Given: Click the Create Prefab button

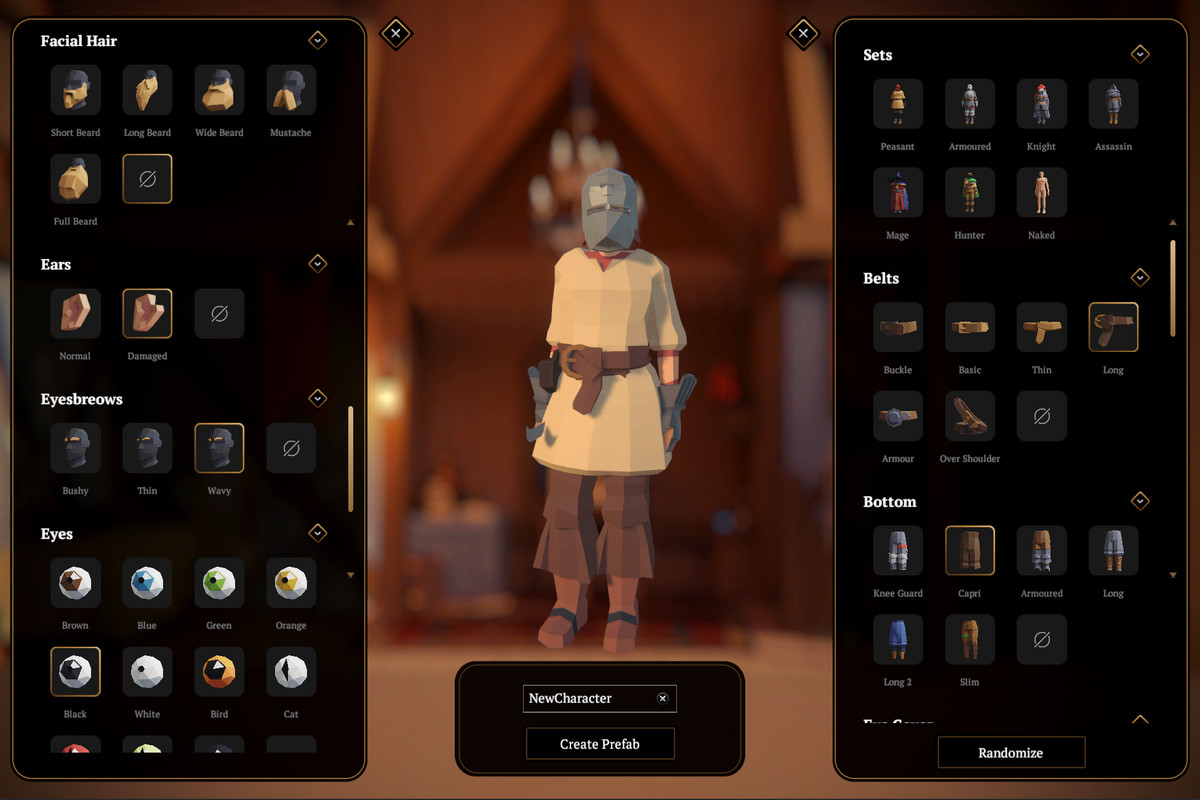Looking at the screenshot, I should [x=600, y=744].
